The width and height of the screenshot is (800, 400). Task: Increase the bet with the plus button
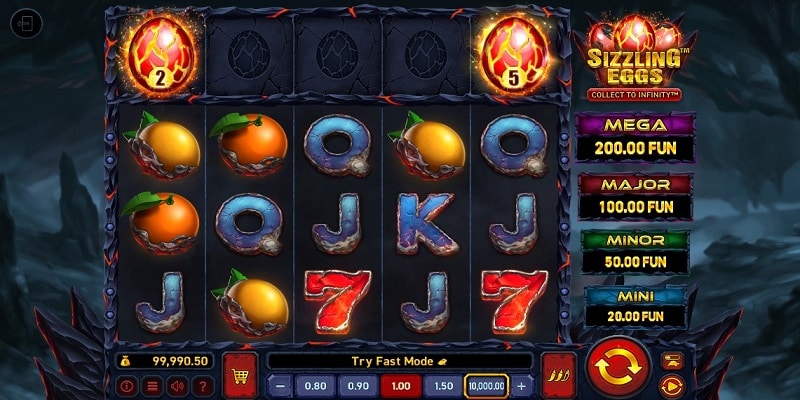pyautogui.click(x=522, y=386)
